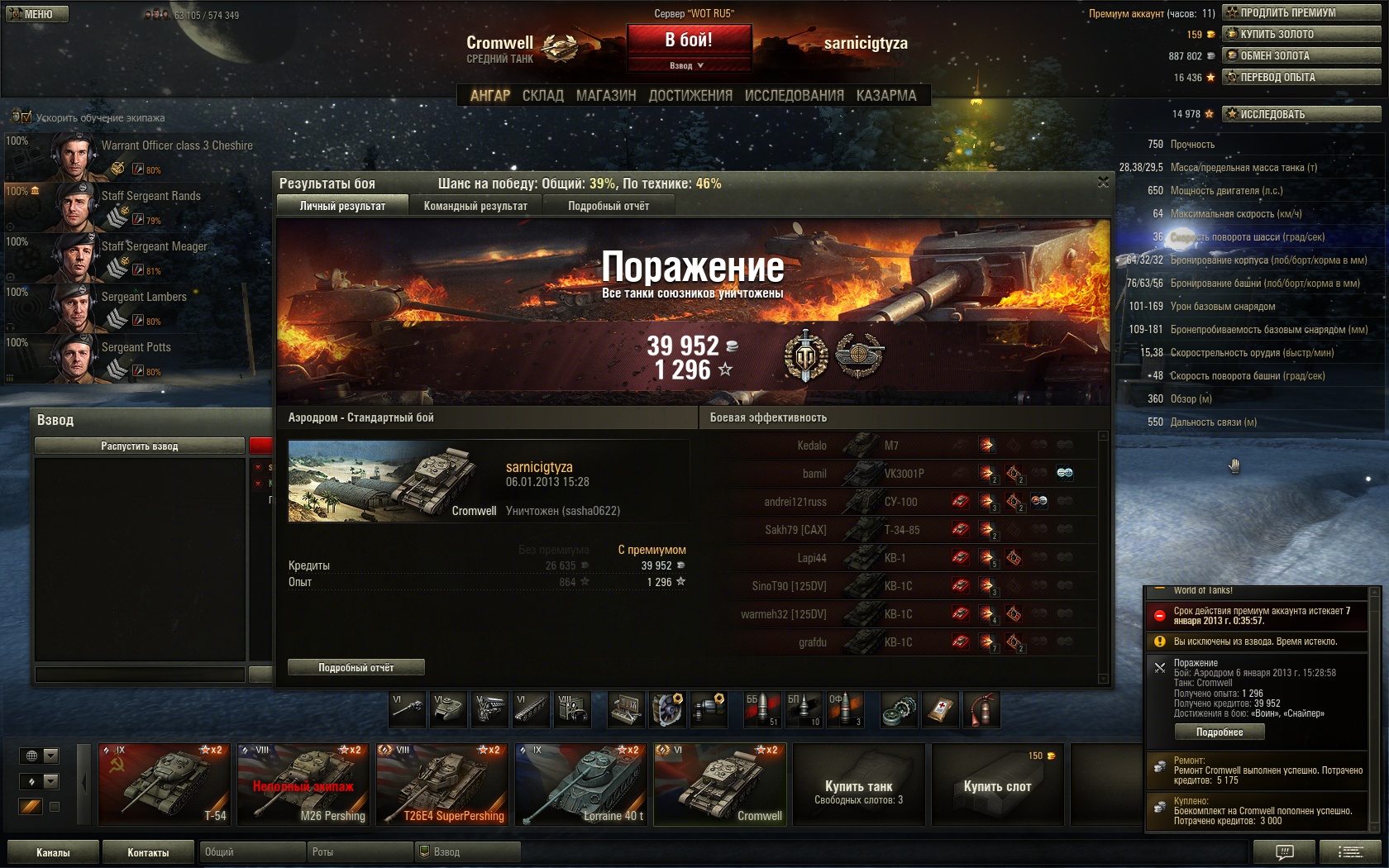
Task: Open the КУПИТЬ ЗОЛОТО button
Action: [1301, 34]
